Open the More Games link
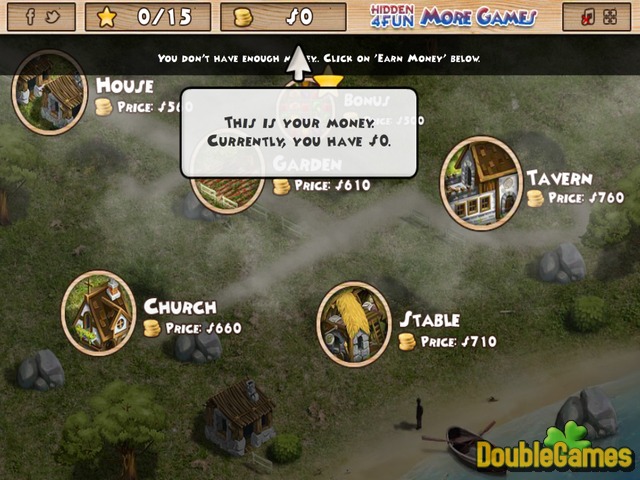The width and height of the screenshot is (640, 480). [478, 17]
